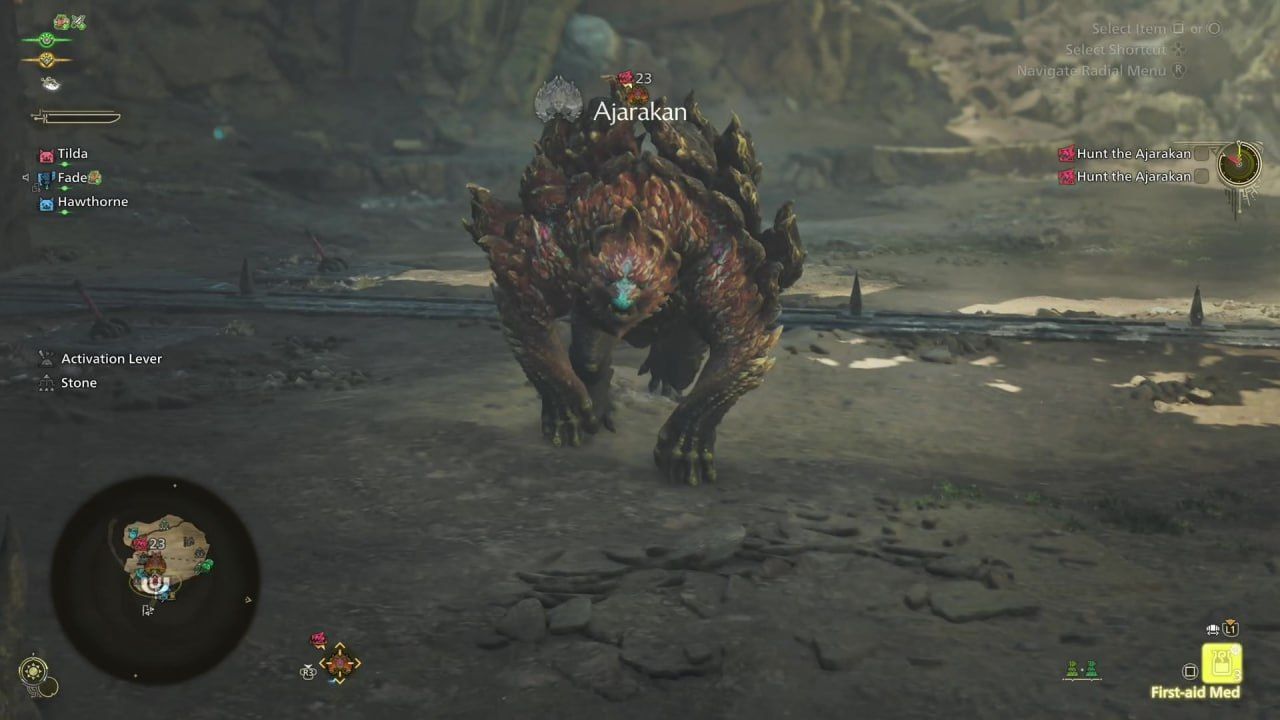Click the Ajarakan monster name label
1280x720 pixels.
(x=639, y=111)
